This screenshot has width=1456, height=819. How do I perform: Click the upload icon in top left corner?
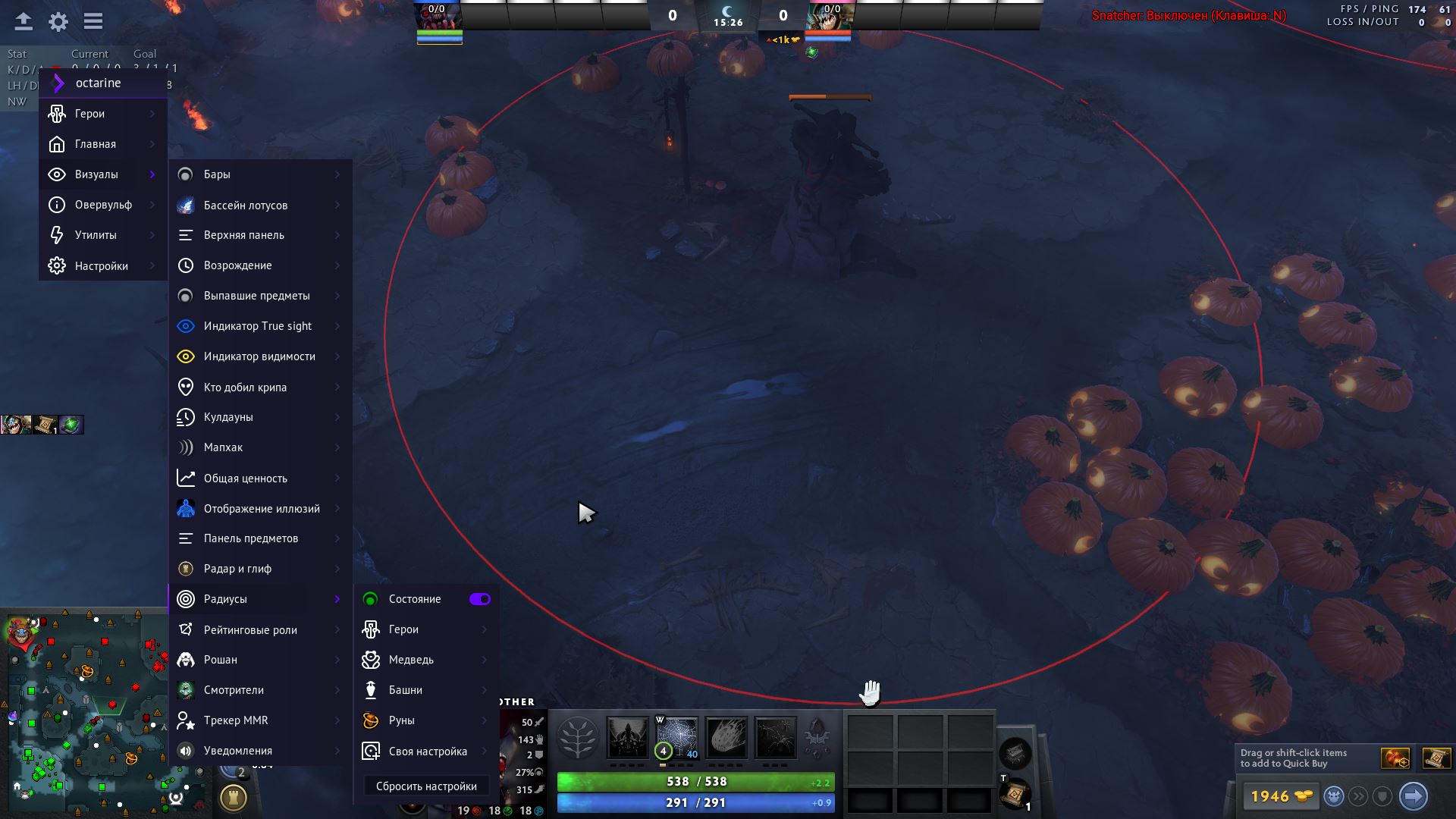point(23,21)
